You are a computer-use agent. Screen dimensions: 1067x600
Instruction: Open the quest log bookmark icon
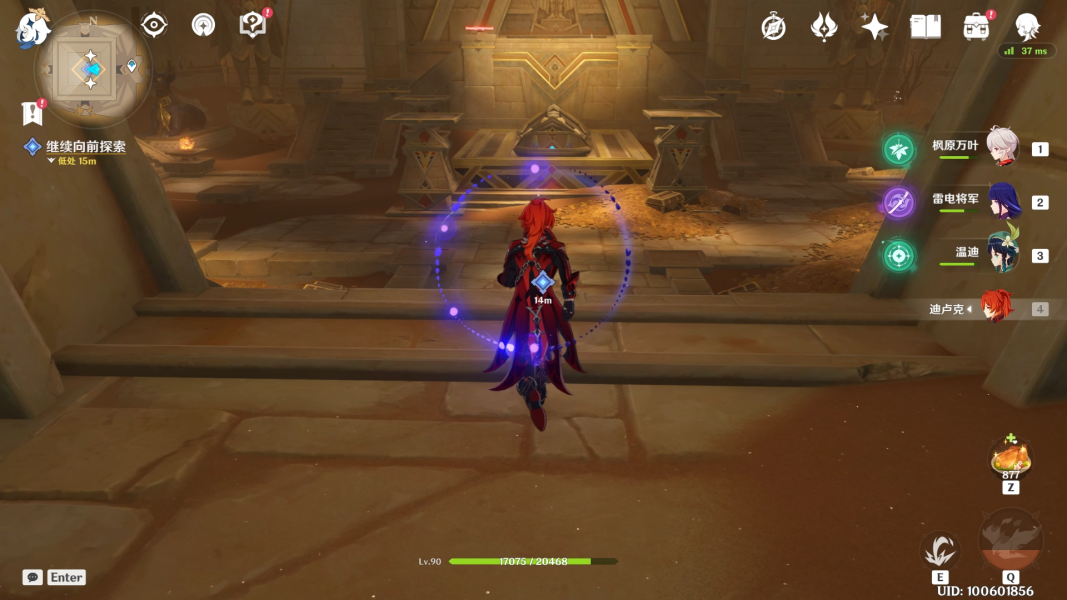tap(32, 113)
